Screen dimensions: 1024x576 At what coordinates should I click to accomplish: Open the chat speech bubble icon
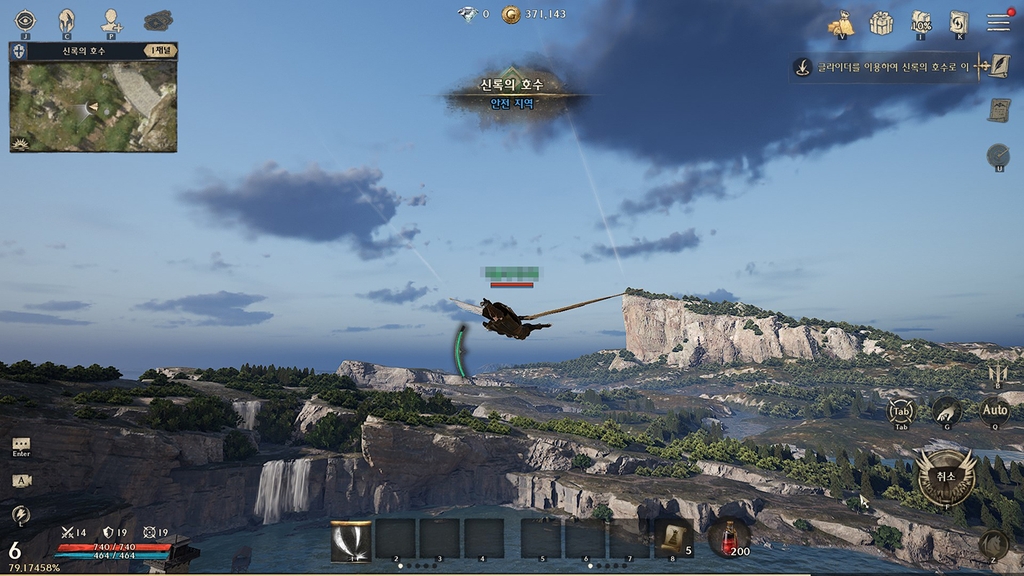(21, 445)
